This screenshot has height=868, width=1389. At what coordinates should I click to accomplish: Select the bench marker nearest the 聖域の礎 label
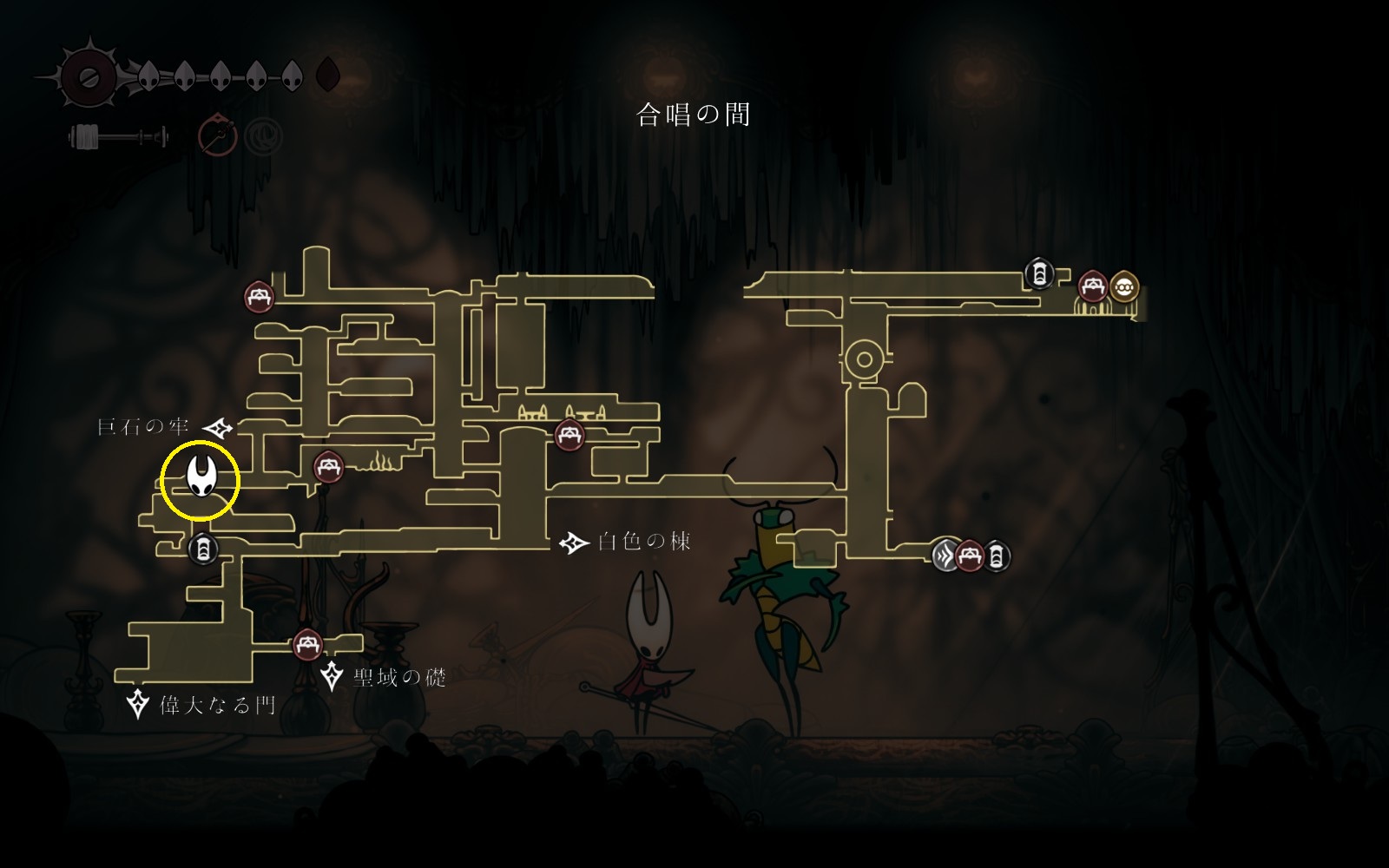point(307,645)
